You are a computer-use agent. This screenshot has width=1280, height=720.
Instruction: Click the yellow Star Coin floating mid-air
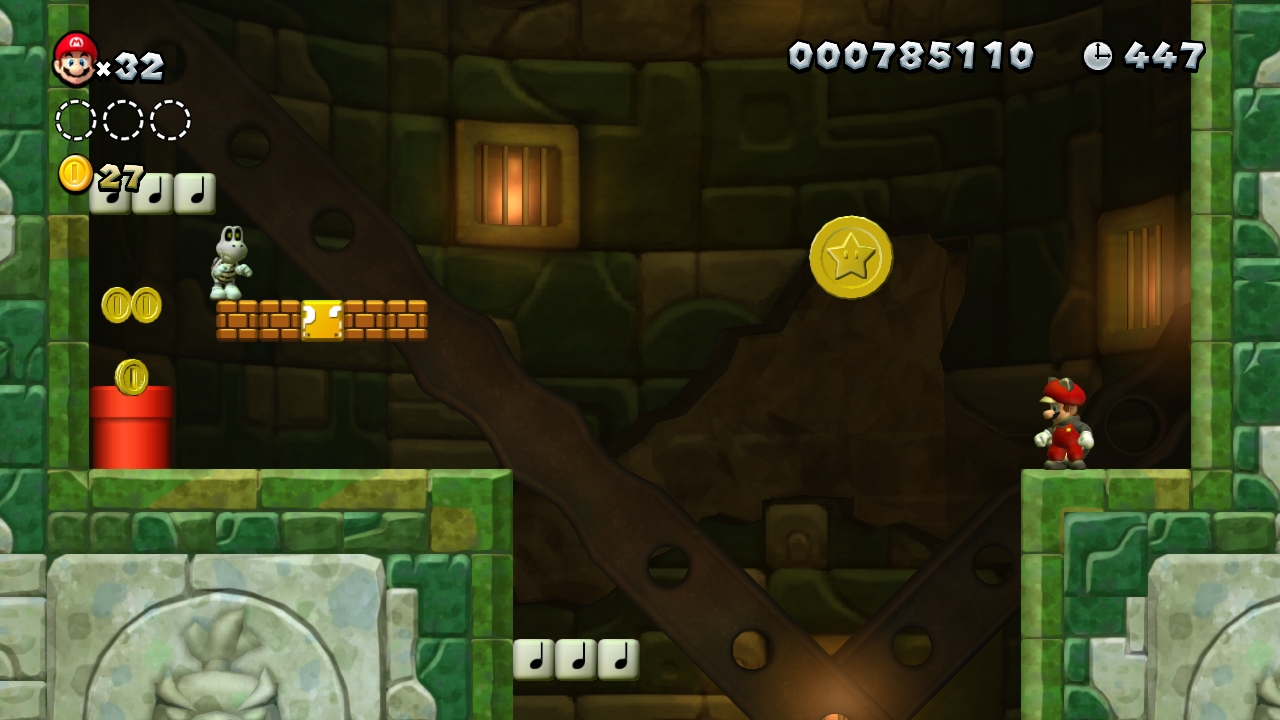click(x=851, y=259)
